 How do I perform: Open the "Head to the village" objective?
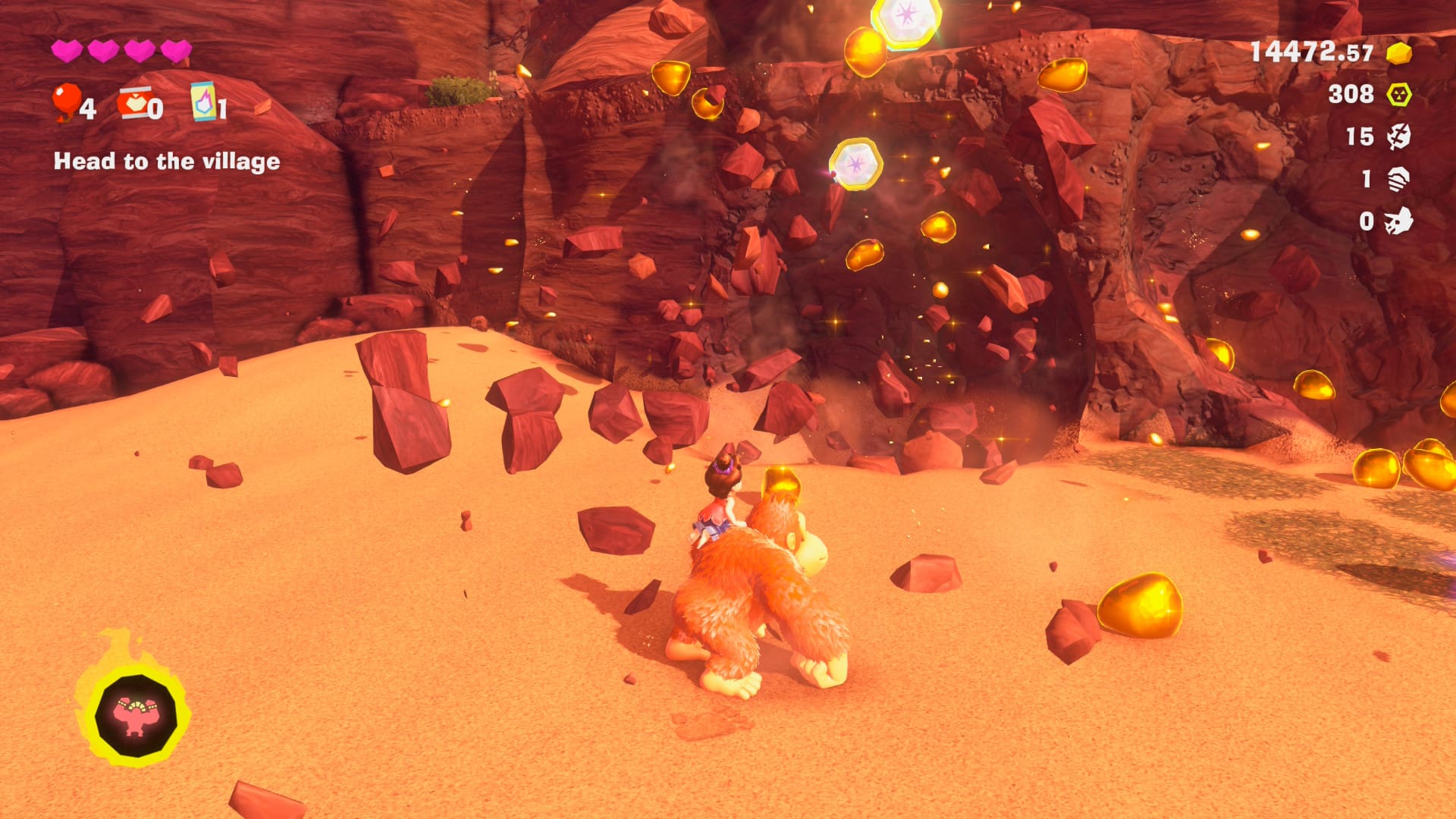click(x=167, y=162)
